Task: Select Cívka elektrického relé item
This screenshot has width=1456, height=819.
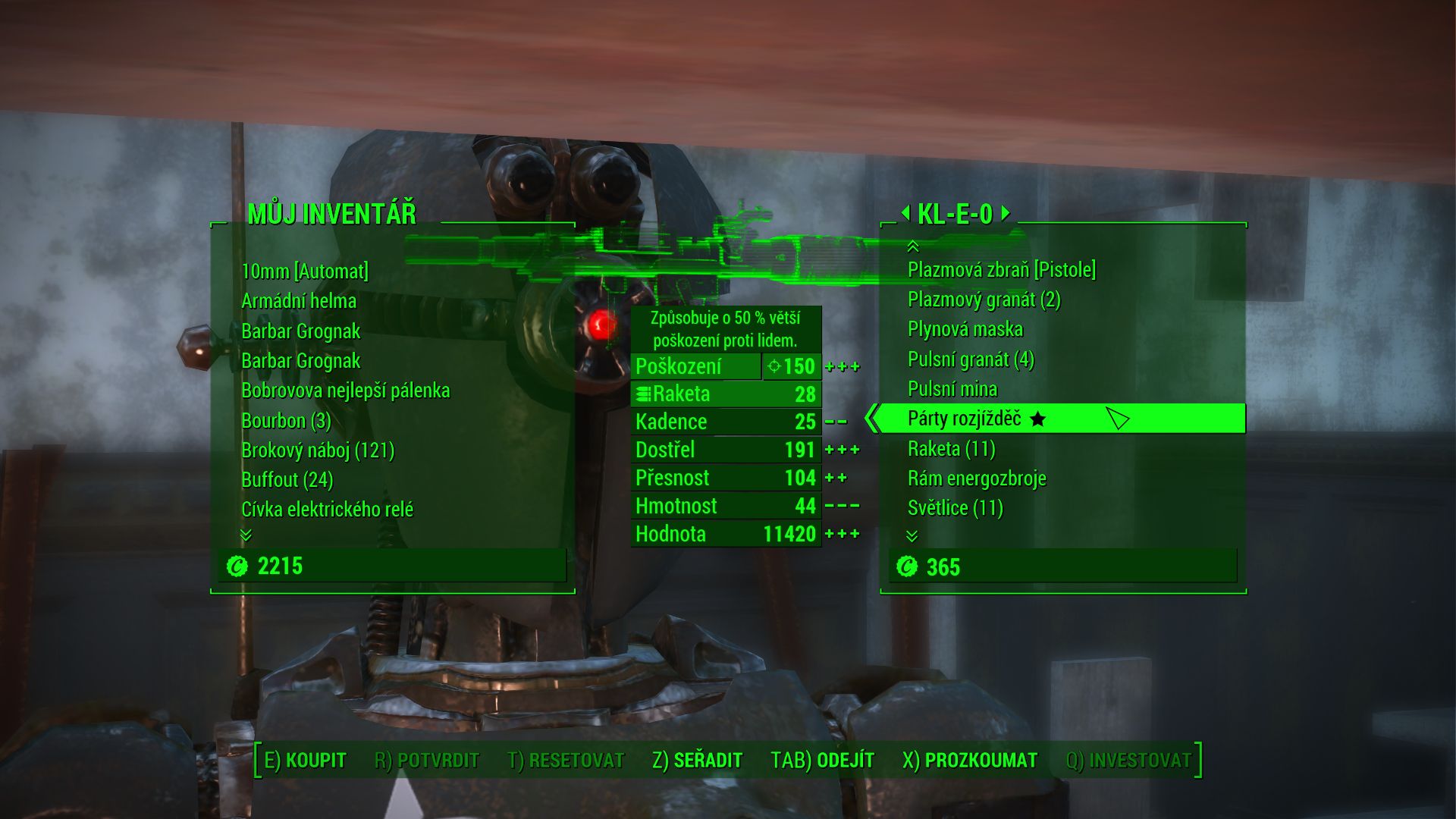Action: coord(327,510)
